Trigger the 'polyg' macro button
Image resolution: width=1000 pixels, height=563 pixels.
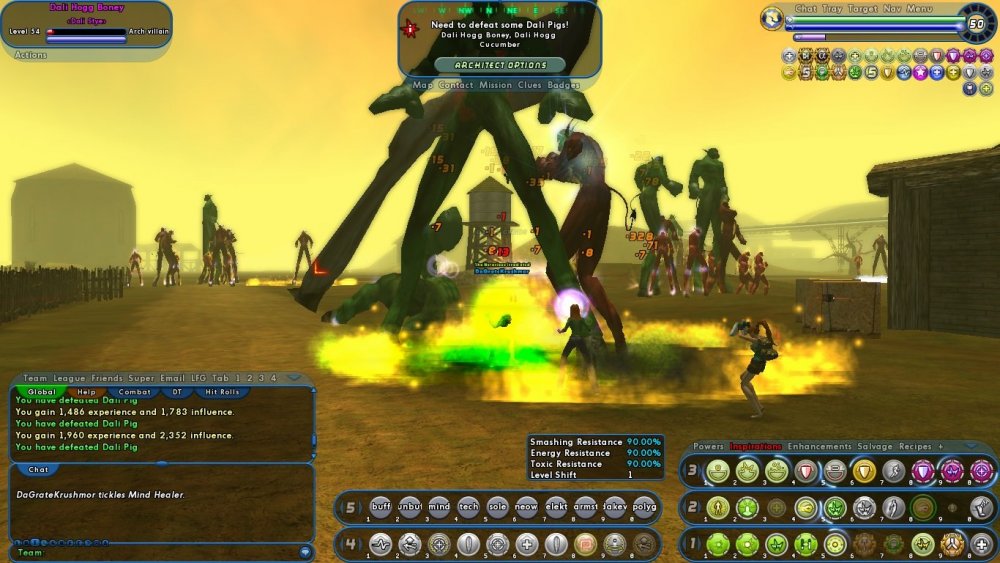pyautogui.click(x=645, y=507)
